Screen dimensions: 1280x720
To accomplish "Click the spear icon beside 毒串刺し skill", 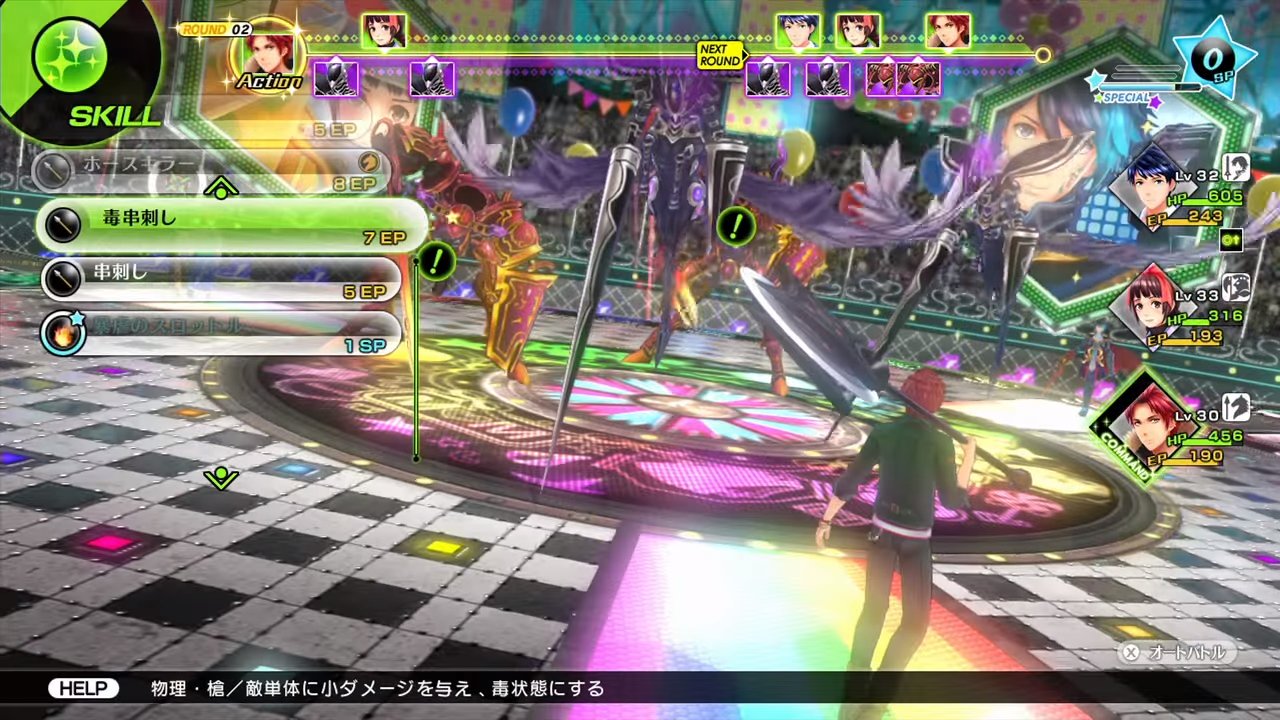I will pyautogui.click(x=63, y=224).
